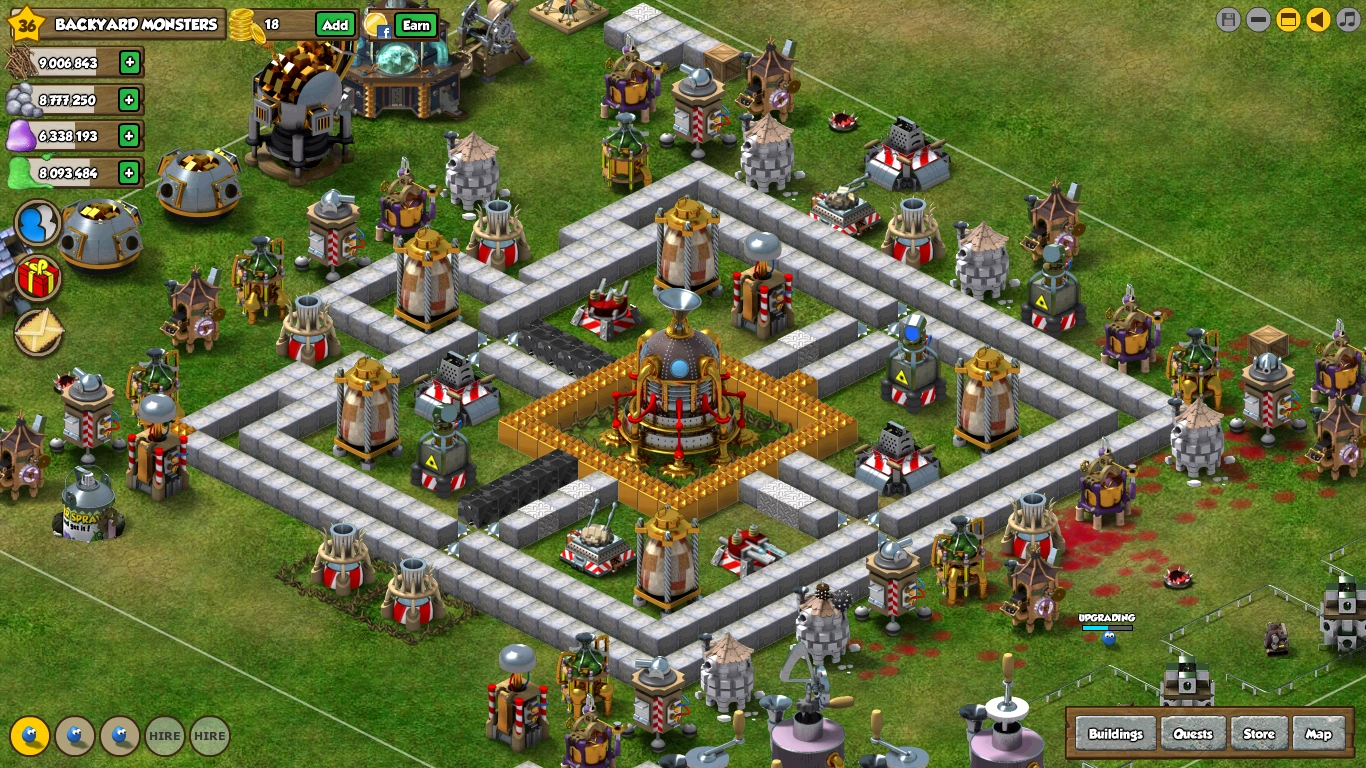Toggle fullscreen with the yellow window icon
This screenshot has width=1366, height=768.
[x=1288, y=19]
